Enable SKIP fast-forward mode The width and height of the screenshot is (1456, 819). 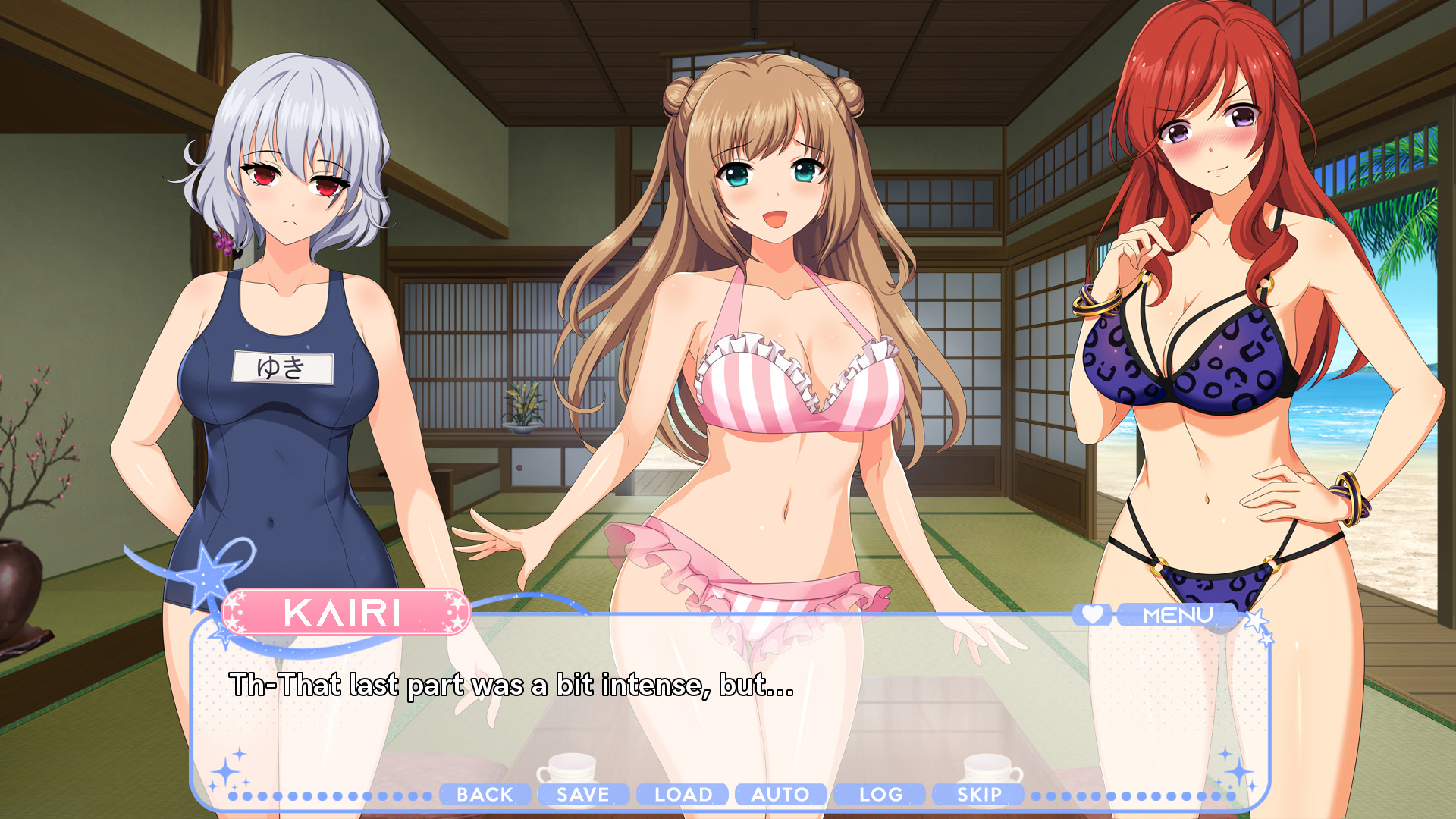977,795
